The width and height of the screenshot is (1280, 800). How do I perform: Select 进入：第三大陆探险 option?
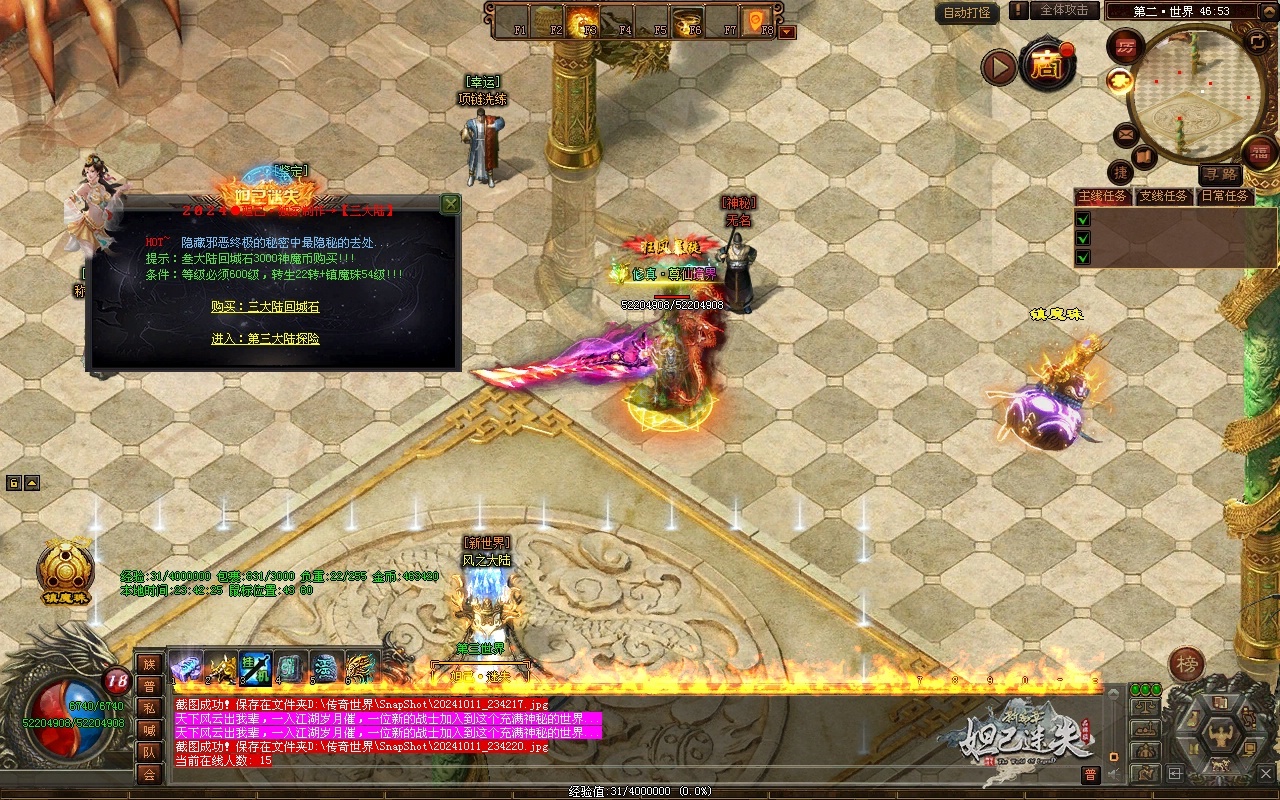coord(265,339)
